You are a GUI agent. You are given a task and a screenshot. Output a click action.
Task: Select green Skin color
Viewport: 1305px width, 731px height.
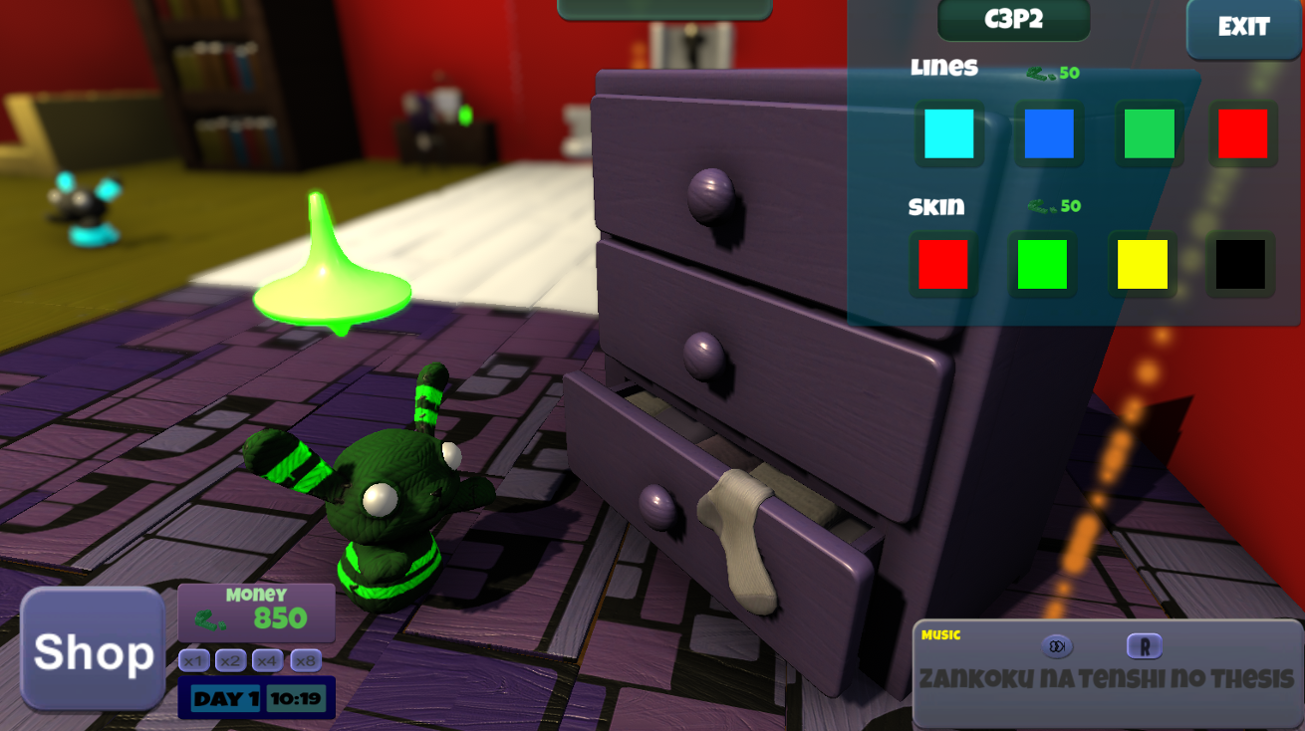[1043, 265]
